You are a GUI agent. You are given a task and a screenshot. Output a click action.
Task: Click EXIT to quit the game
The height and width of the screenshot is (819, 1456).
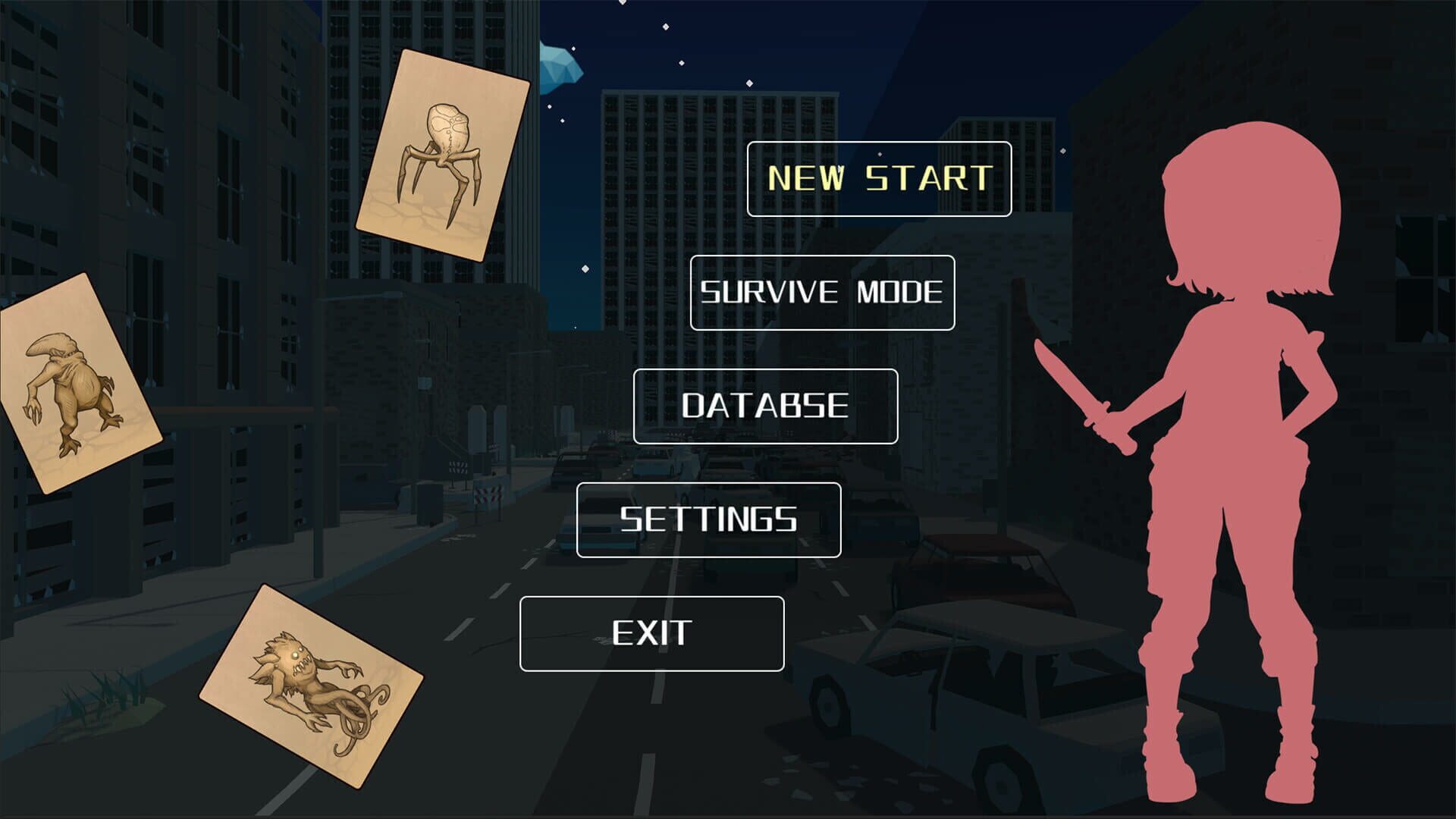tap(652, 632)
